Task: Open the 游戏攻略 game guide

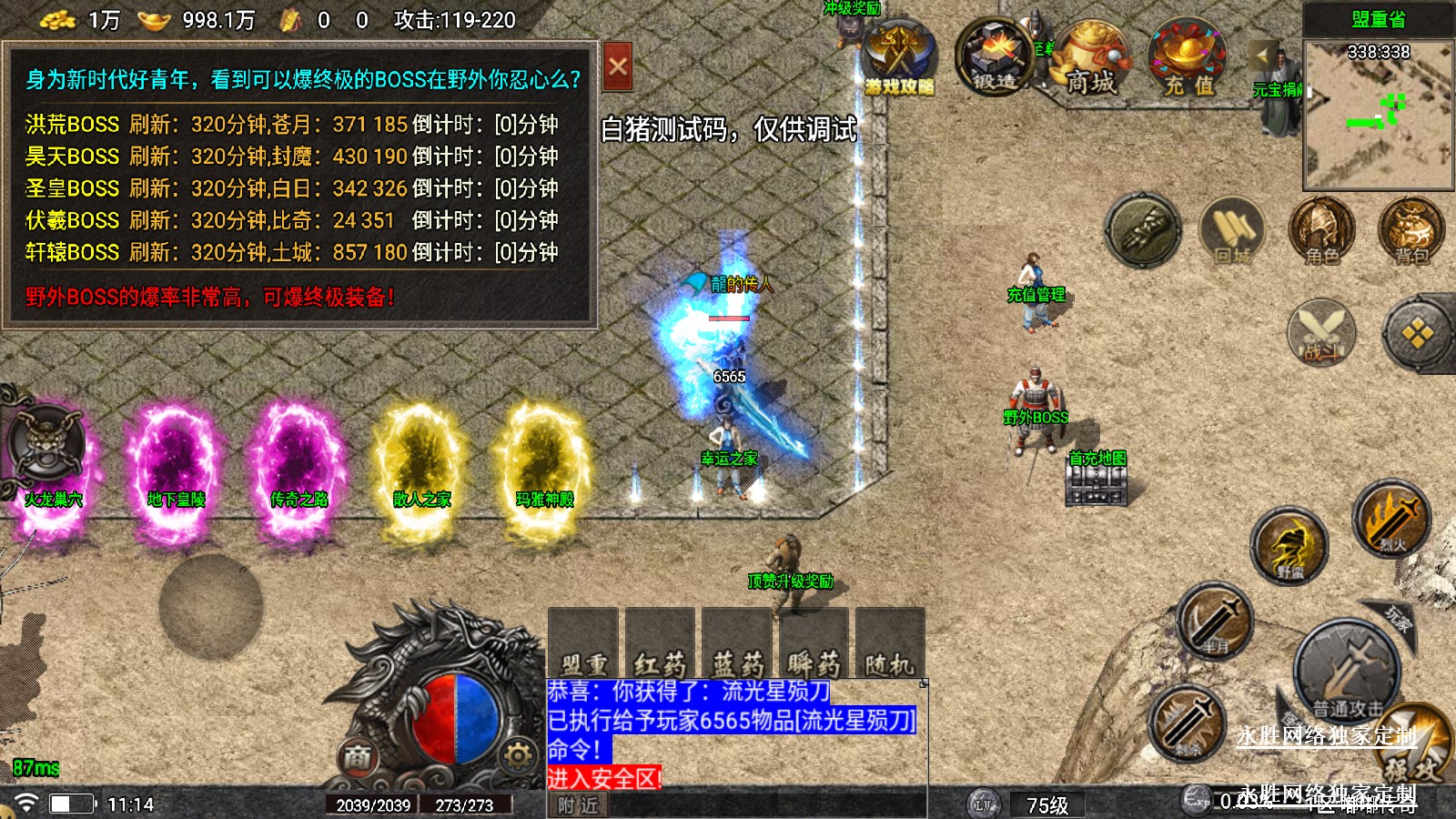Action: coord(899,60)
